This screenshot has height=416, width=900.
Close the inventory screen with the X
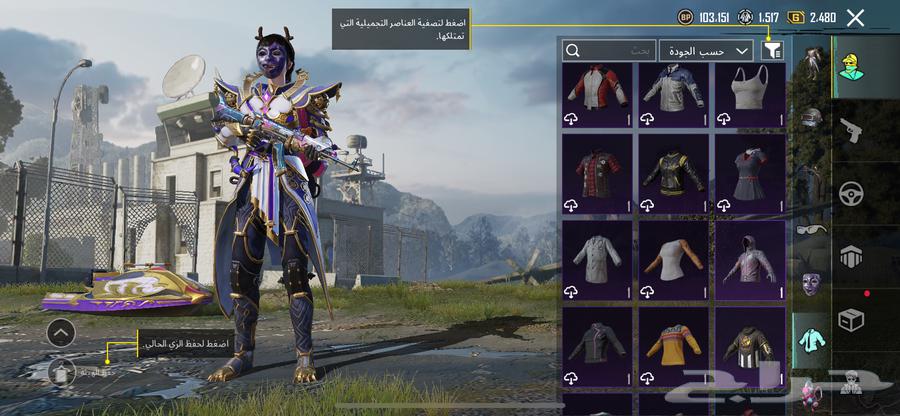click(x=855, y=17)
